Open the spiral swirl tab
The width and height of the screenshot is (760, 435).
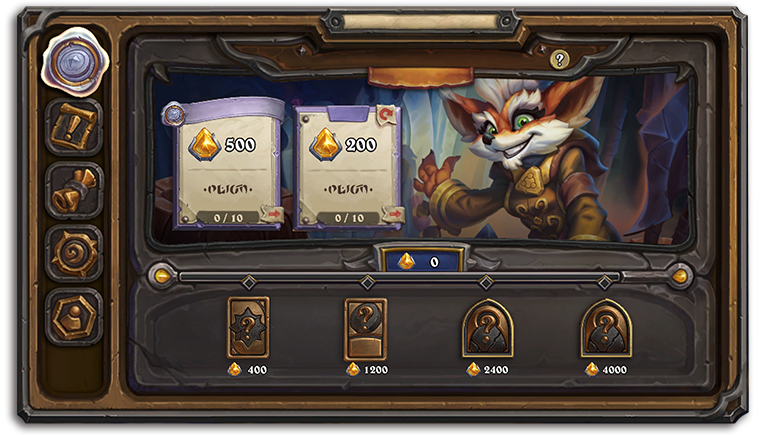click(x=73, y=253)
